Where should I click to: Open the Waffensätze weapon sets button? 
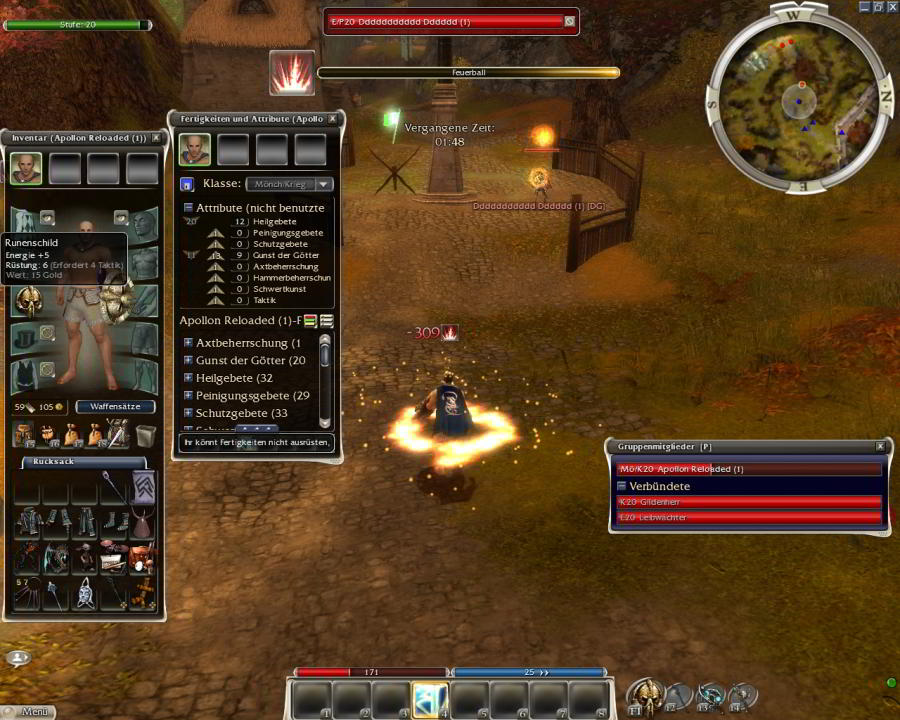(x=115, y=407)
